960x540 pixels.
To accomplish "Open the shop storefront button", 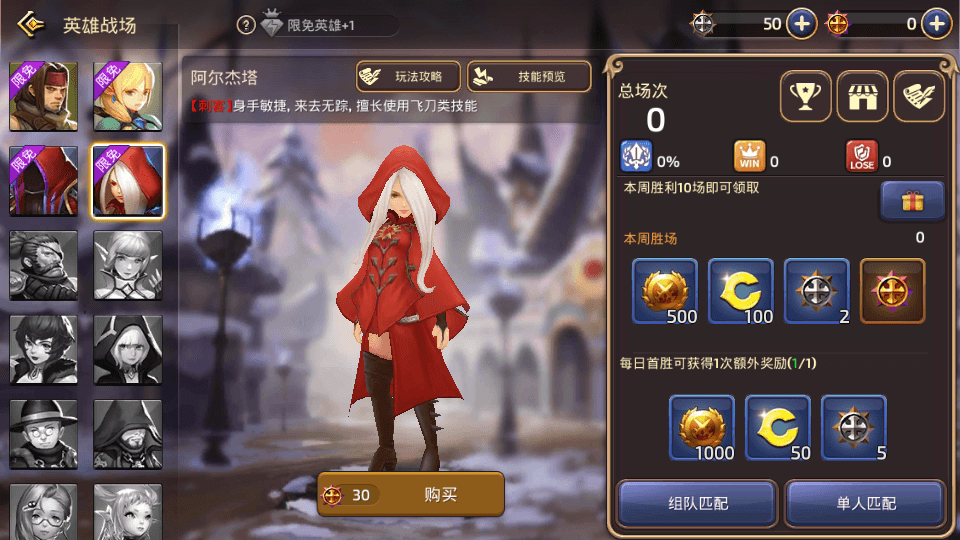I will [862, 97].
